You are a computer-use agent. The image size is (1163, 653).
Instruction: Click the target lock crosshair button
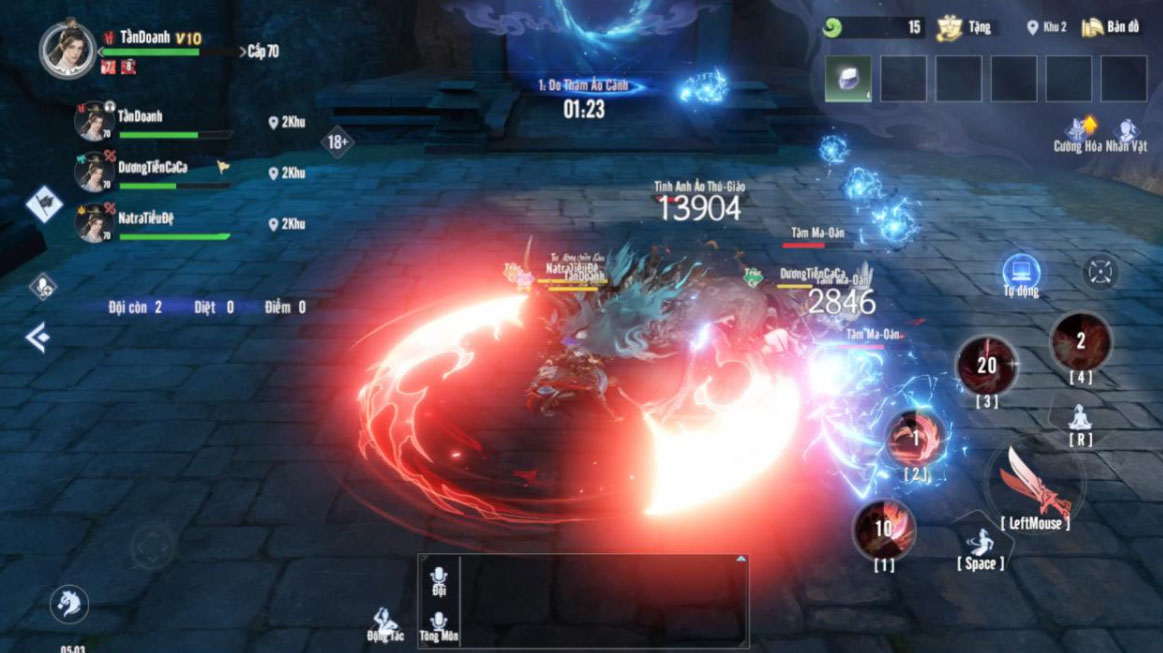(1100, 271)
